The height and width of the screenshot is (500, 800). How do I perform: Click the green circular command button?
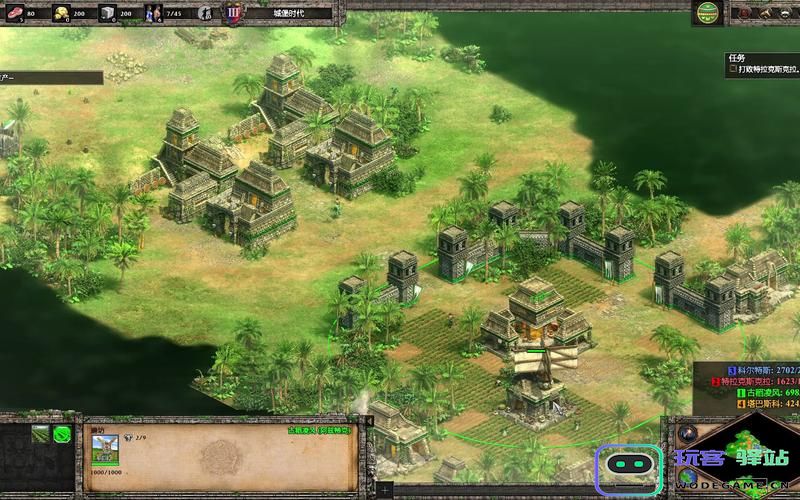pos(62,434)
